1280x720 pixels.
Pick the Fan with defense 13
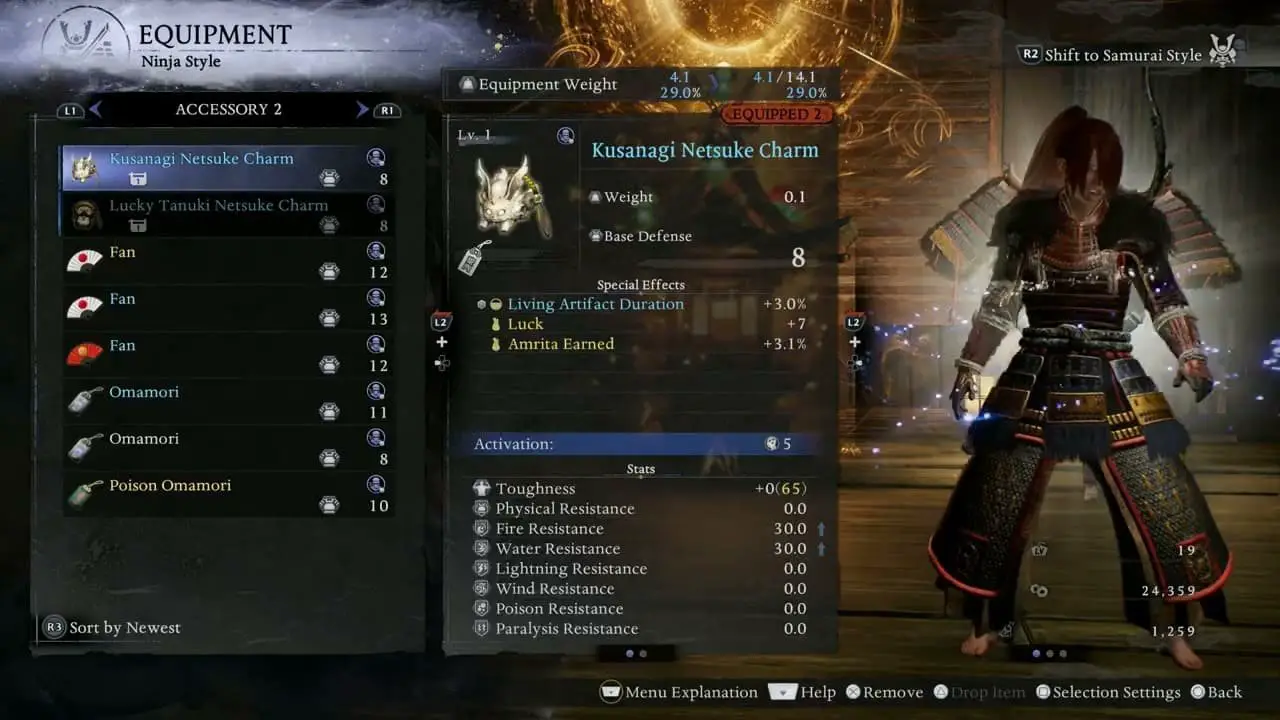226,308
